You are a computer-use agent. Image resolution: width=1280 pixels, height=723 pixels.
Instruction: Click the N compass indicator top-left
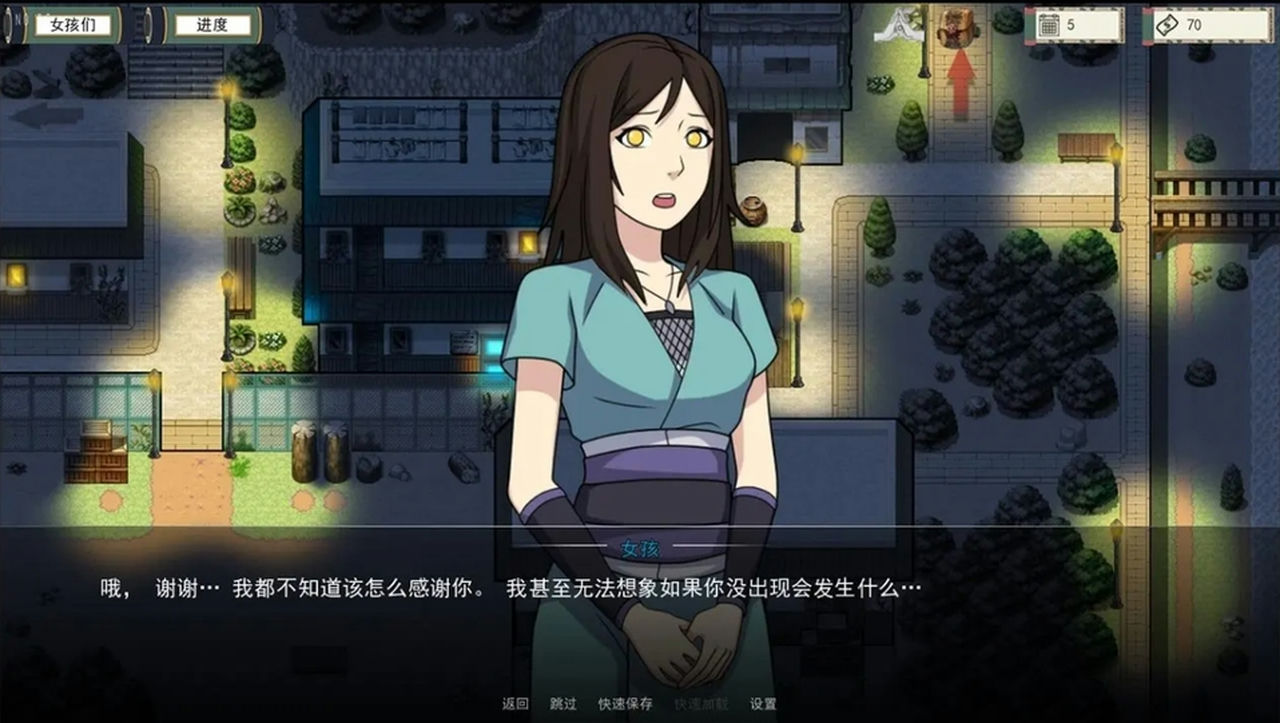15,22
